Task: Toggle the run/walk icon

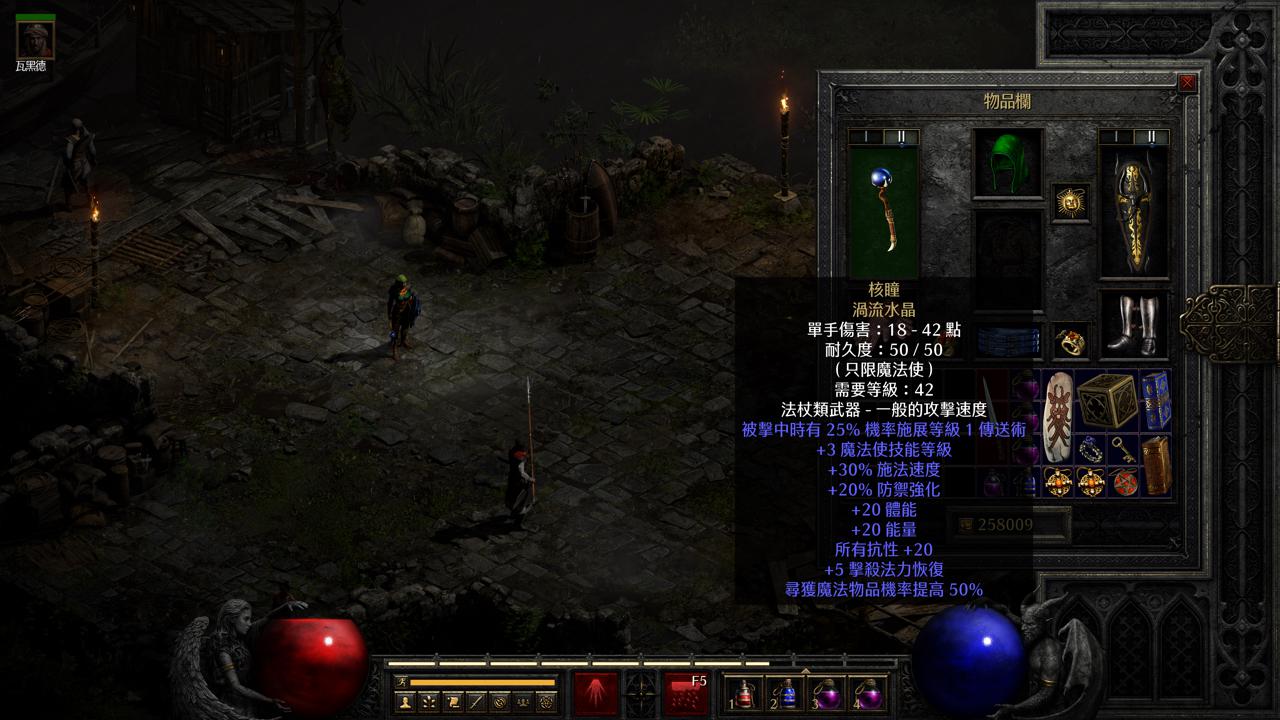Action: 401,682
